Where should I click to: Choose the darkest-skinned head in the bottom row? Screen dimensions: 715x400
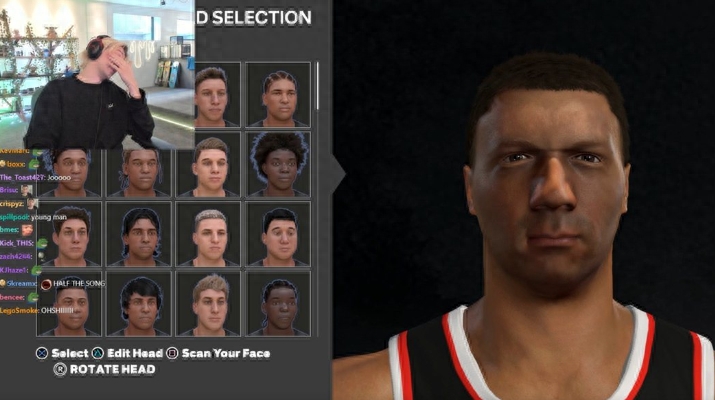(x=278, y=303)
